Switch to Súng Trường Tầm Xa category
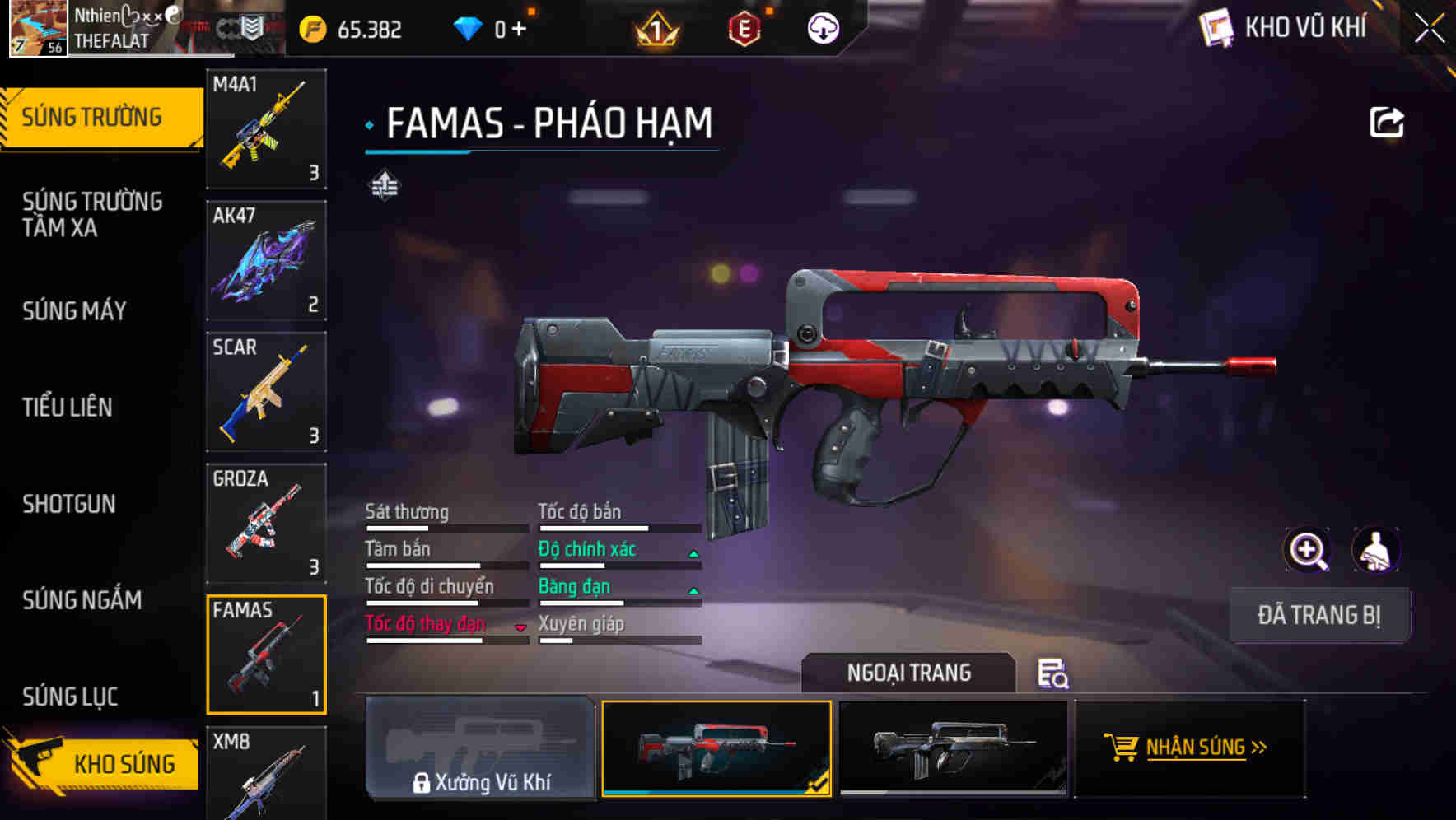The image size is (1456, 820). (92, 214)
